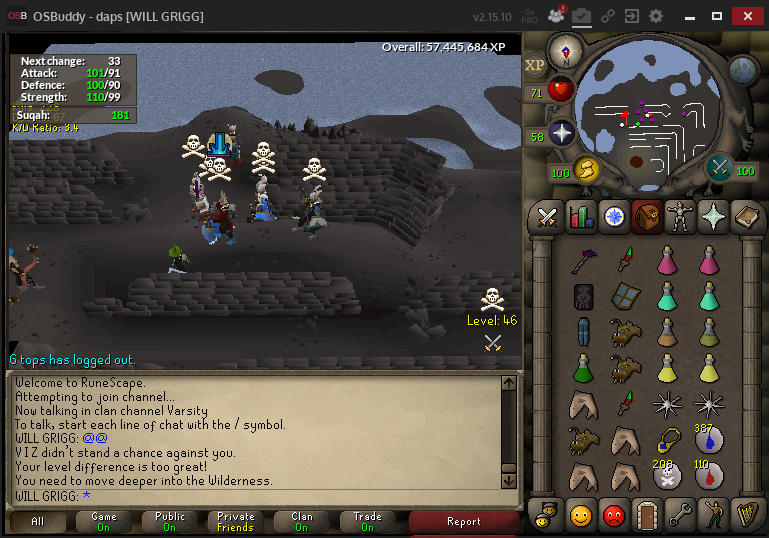This screenshot has width=769, height=538.
Task: Activate the special attack crossed-swords orb
Action: point(720,168)
